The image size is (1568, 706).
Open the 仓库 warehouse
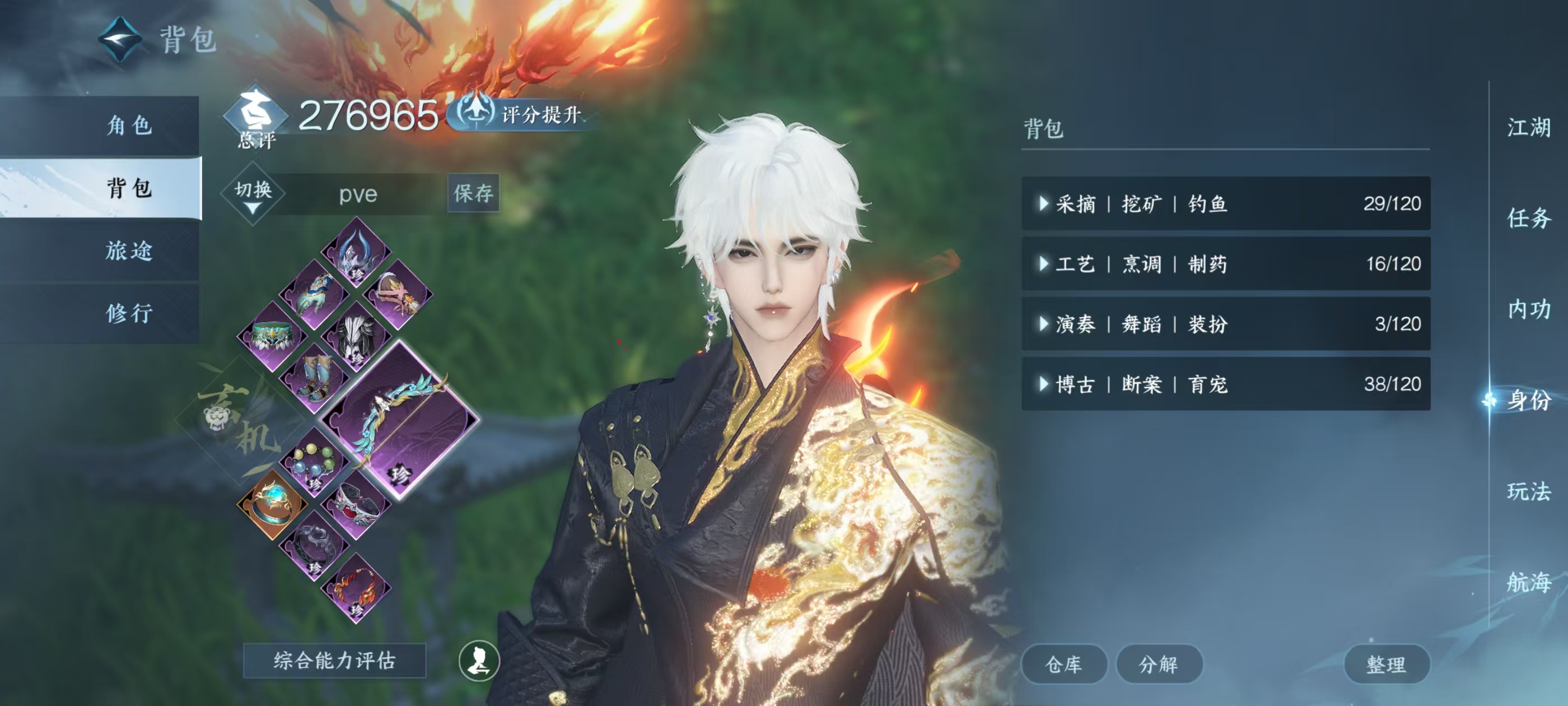pos(1065,664)
